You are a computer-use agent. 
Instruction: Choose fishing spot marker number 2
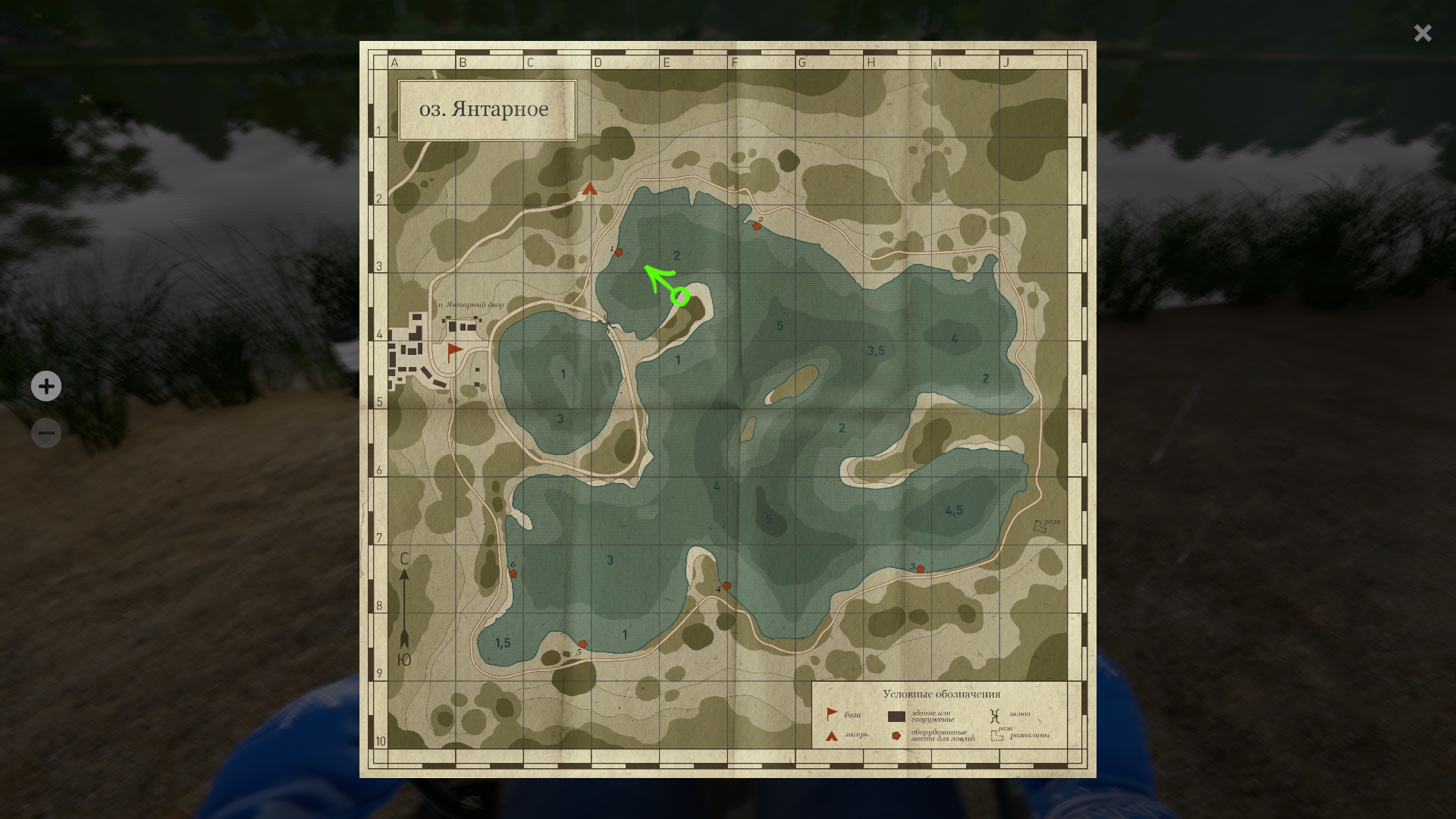[756, 226]
